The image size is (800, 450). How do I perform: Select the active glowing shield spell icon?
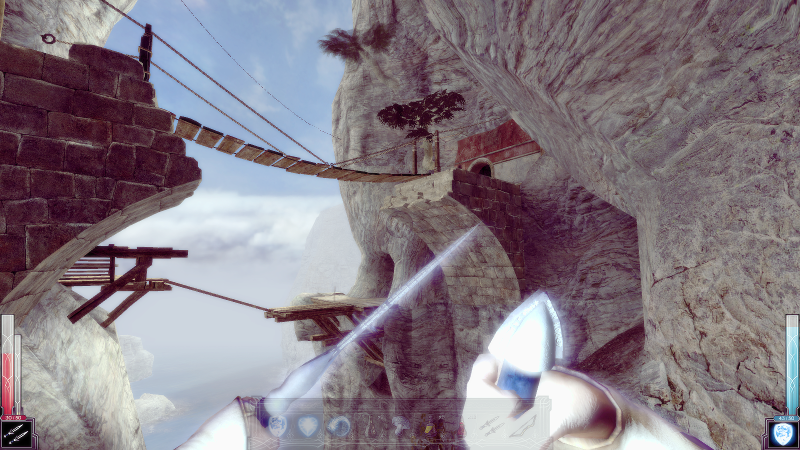783,434
